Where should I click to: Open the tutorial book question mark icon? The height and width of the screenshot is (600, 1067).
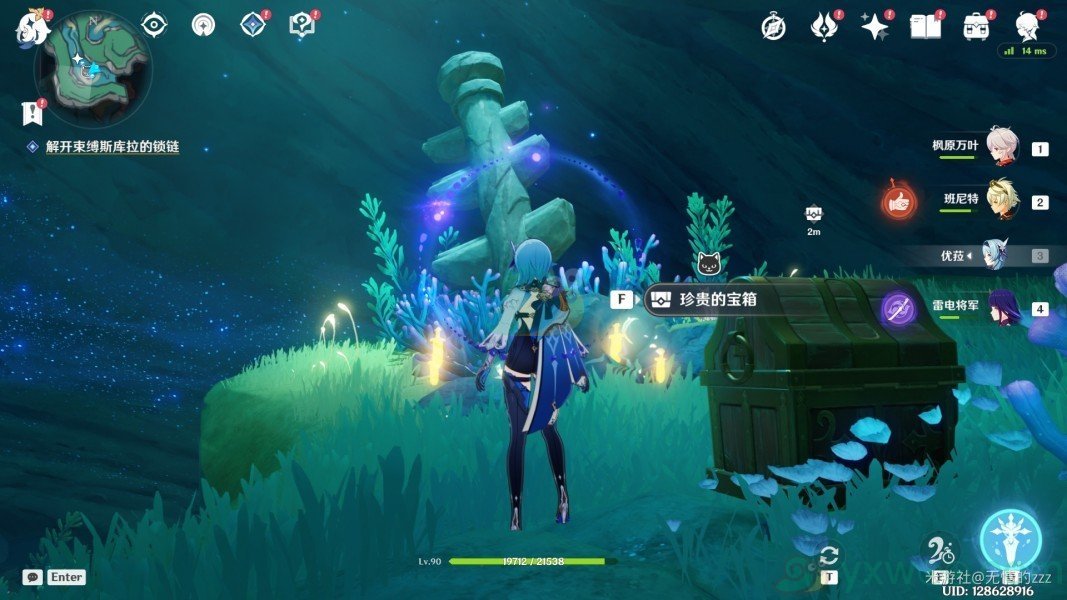click(302, 24)
